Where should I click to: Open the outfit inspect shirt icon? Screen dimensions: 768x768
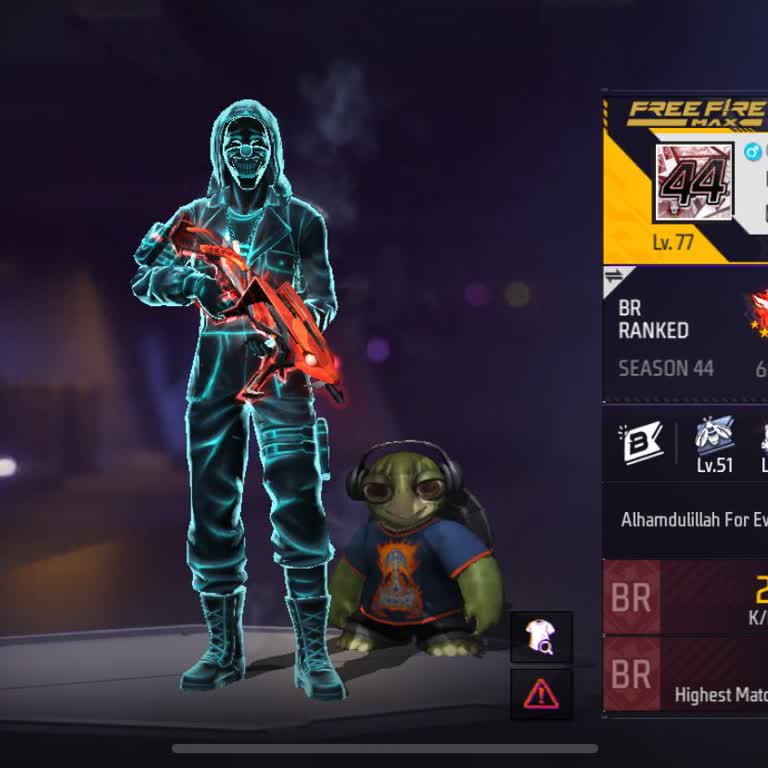[541, 637]
